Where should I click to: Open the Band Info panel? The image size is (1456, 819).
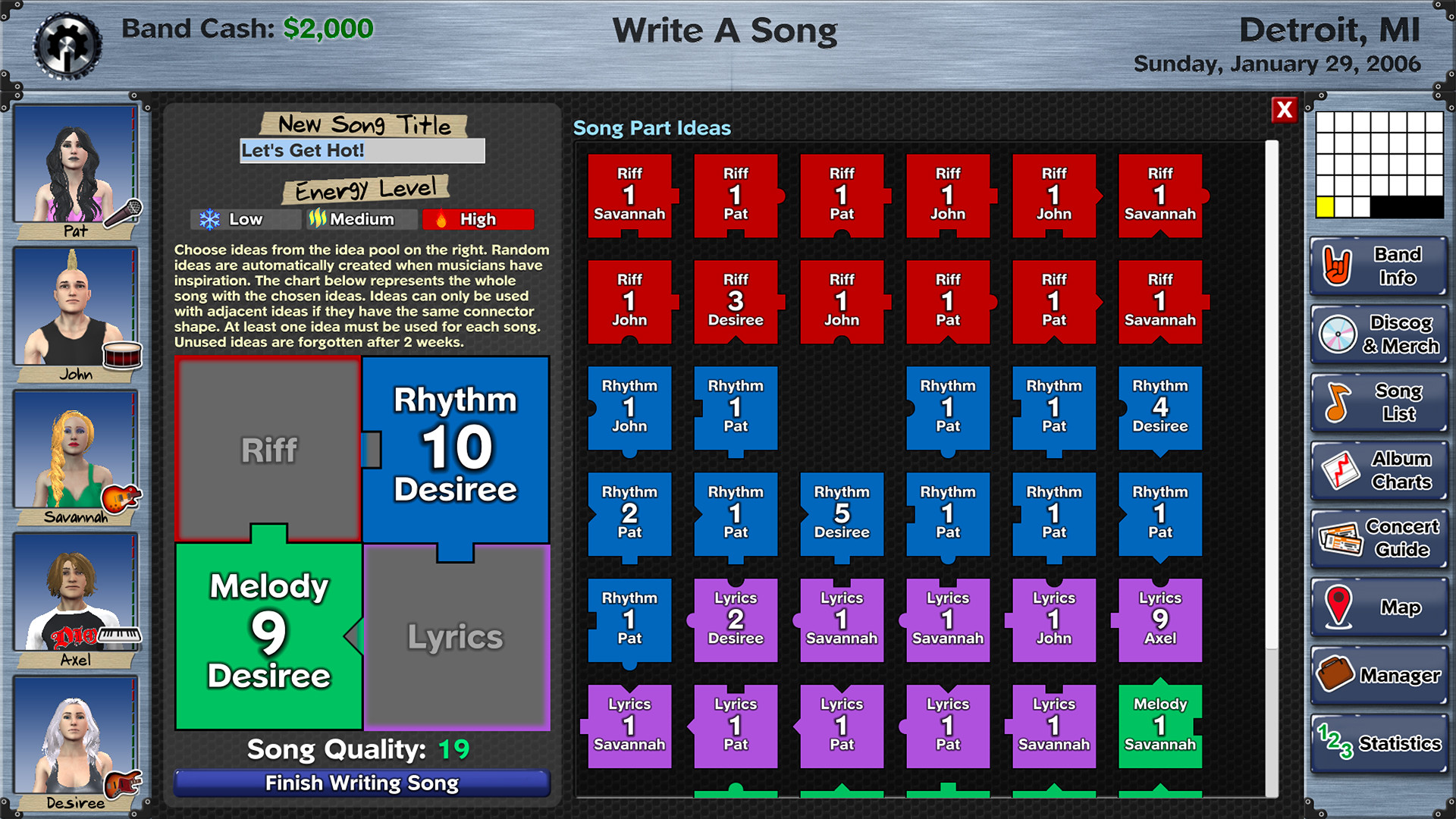coord(1378,267)
